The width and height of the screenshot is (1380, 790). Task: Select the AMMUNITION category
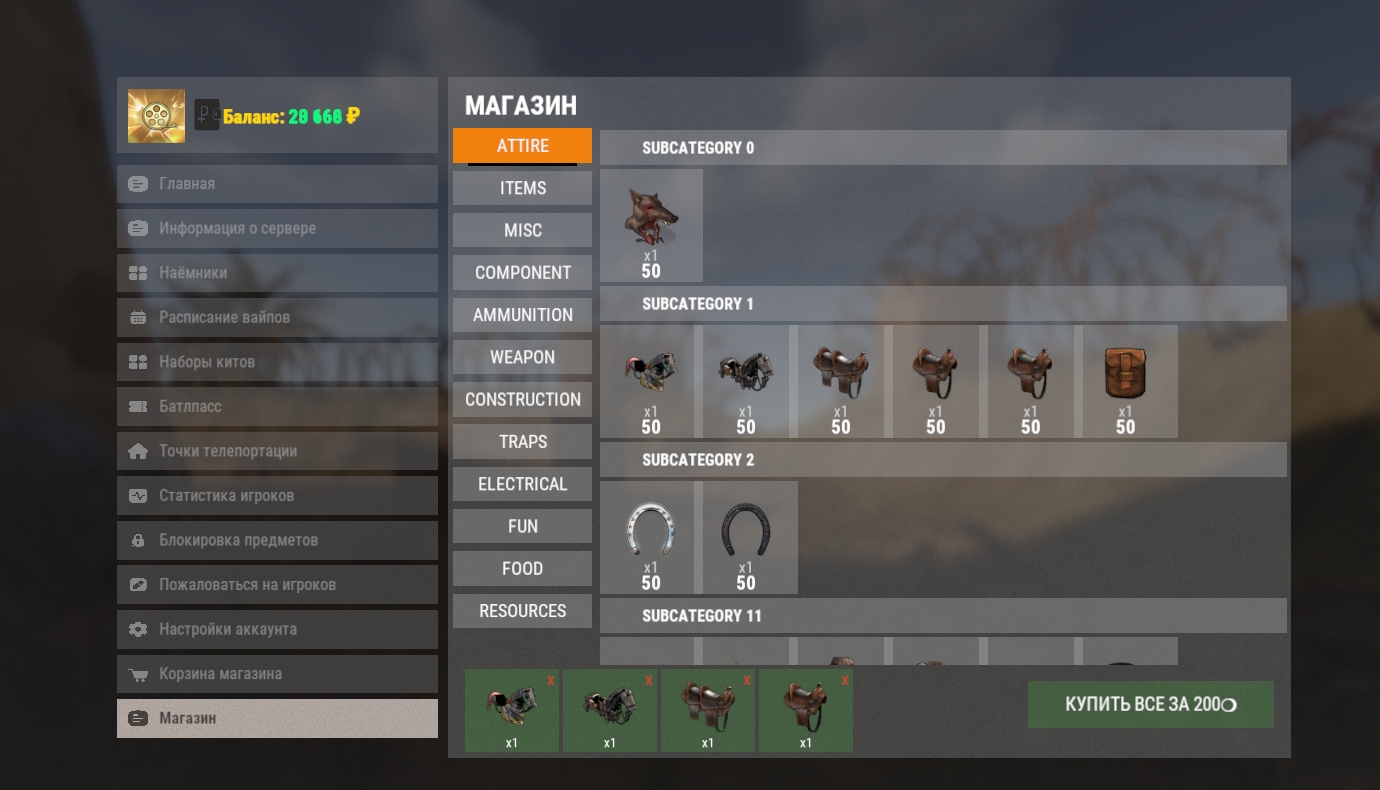(522, 315)
